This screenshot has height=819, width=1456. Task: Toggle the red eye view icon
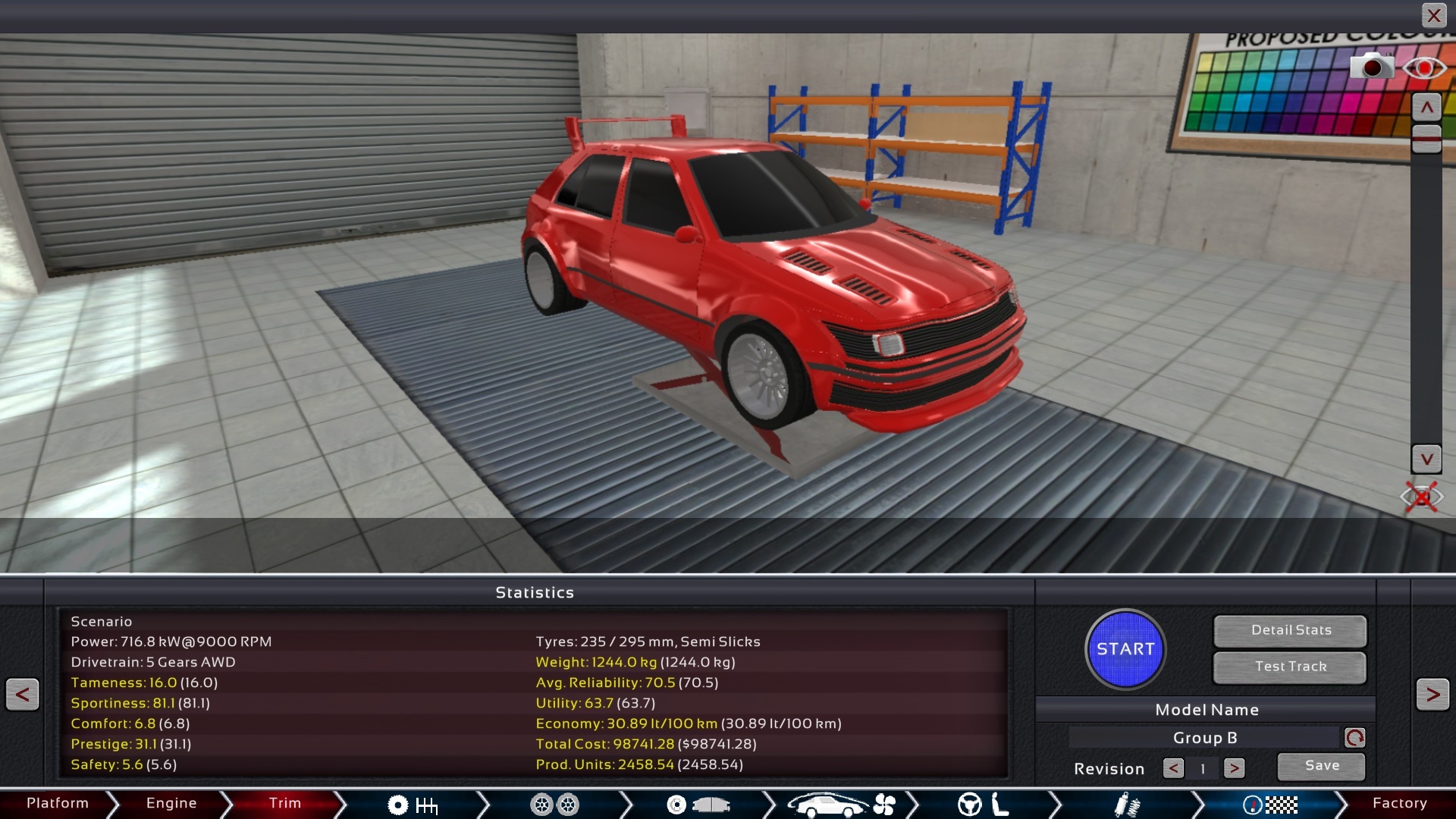coord(1424,68)
